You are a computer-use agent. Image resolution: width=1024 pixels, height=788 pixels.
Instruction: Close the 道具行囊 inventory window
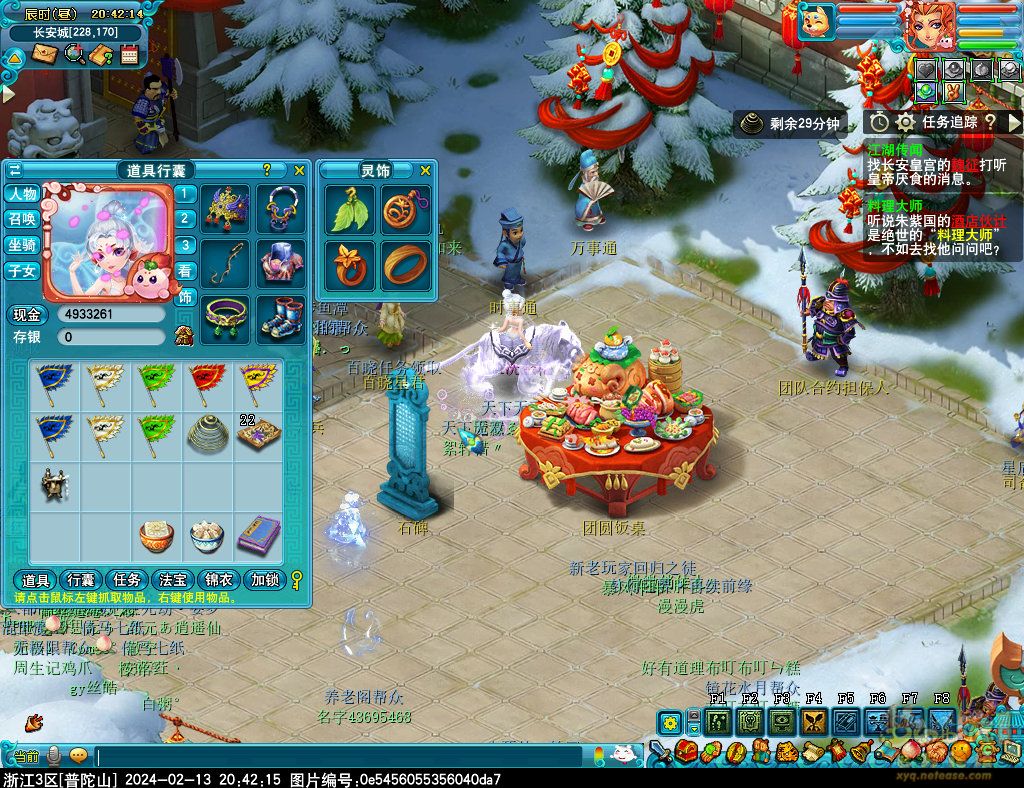point(299,170)
